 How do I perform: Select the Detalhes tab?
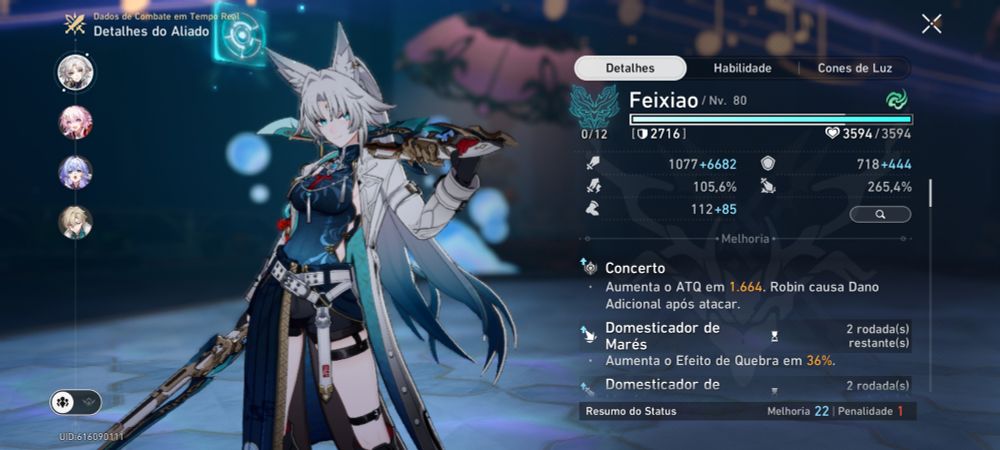coord(630,68)
